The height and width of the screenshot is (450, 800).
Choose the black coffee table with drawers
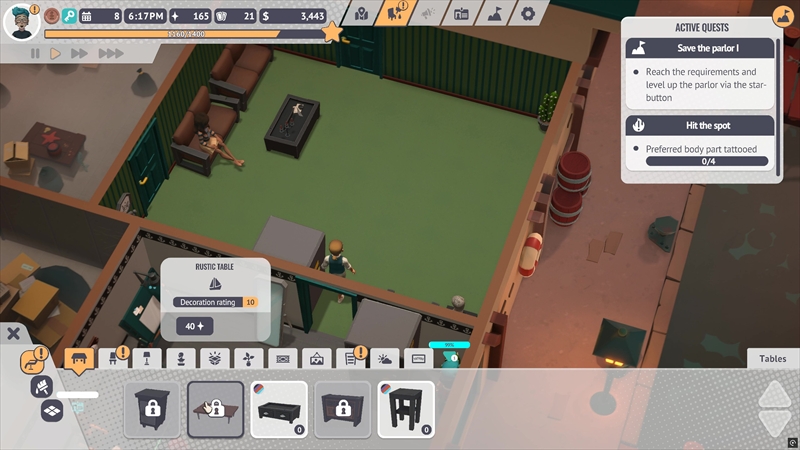(x=278, y=409)
